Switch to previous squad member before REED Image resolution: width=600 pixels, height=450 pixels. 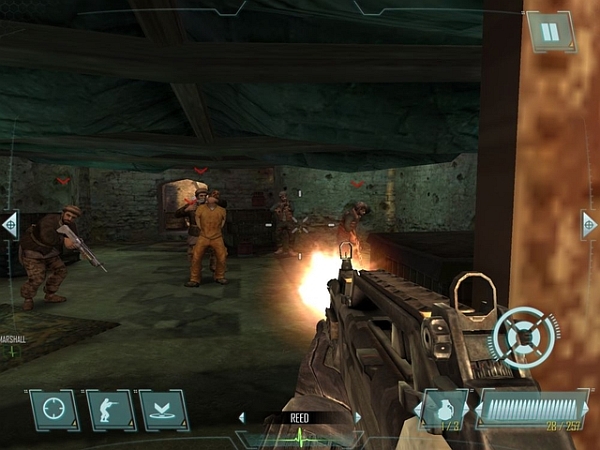click(x=241, y=417)
